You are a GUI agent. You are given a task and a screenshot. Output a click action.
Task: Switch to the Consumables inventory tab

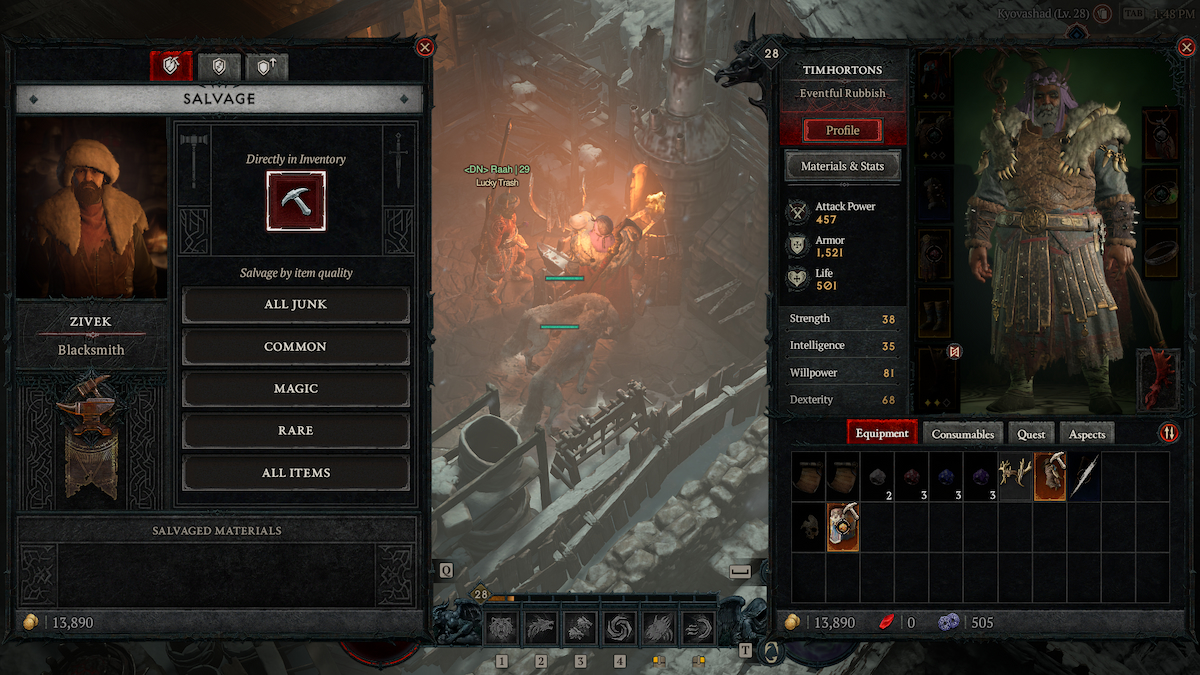point(963,434)
